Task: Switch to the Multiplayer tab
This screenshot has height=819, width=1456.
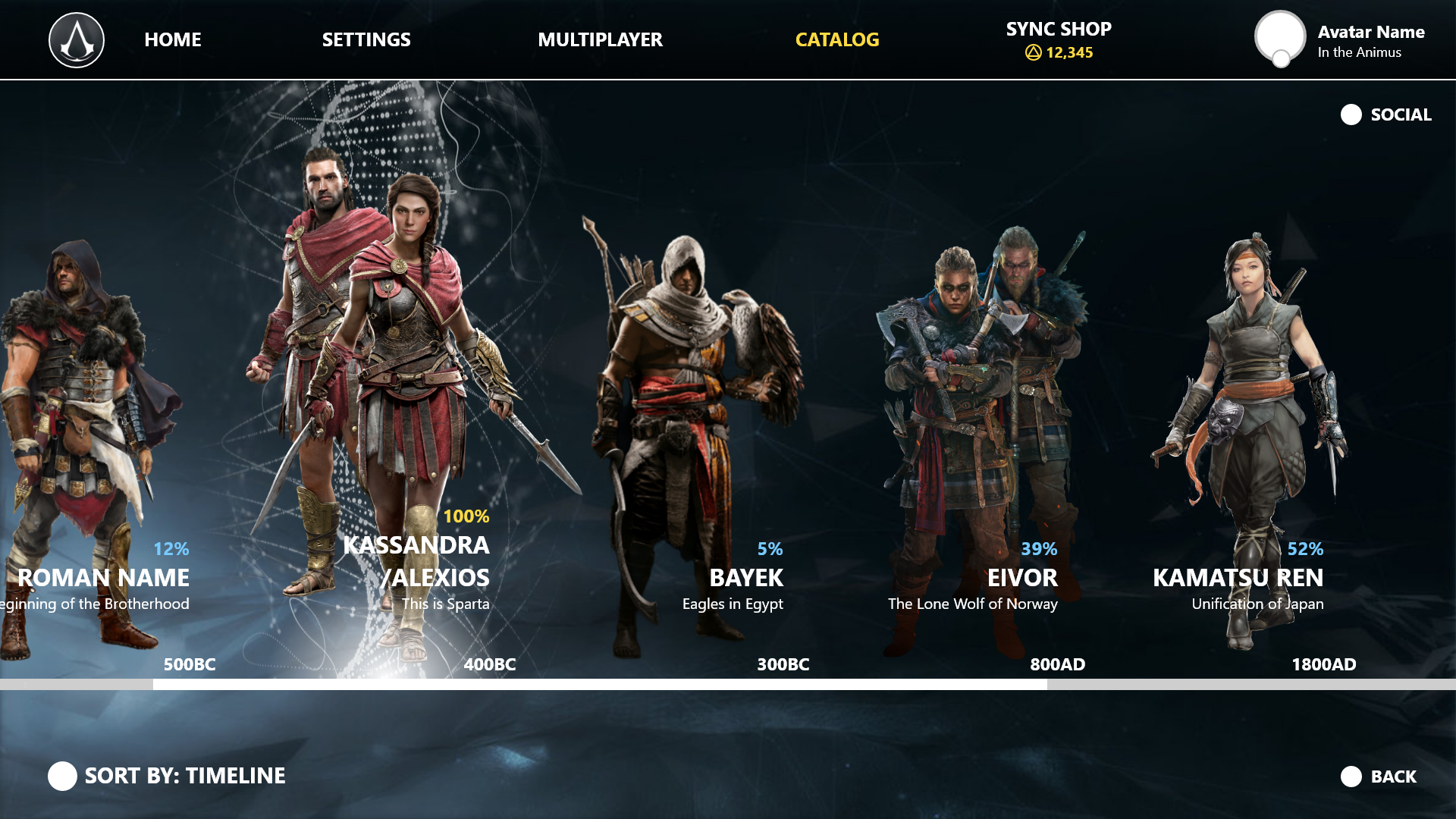Action: point(600,39)
